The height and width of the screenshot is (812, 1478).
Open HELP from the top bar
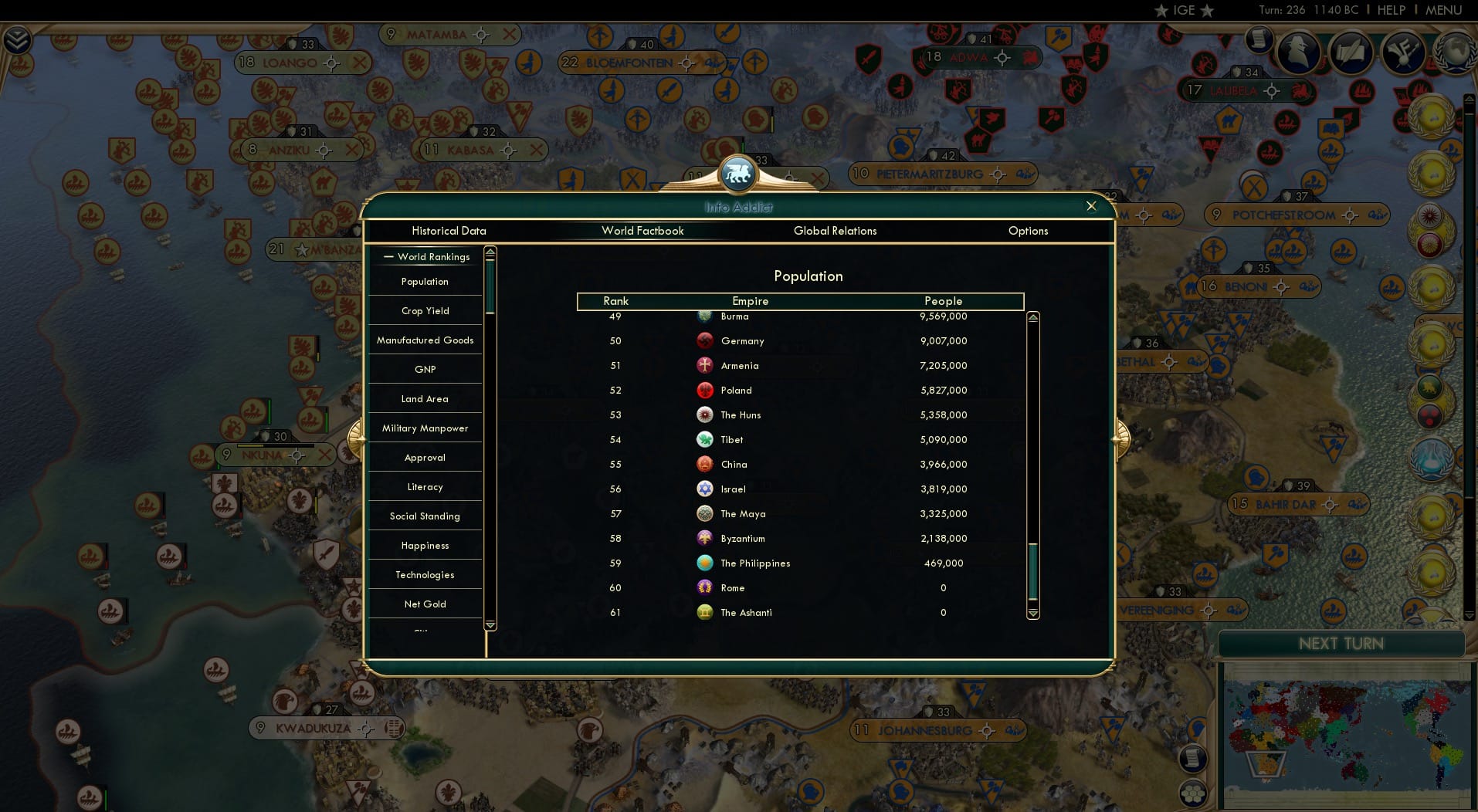click(1392, 10)
